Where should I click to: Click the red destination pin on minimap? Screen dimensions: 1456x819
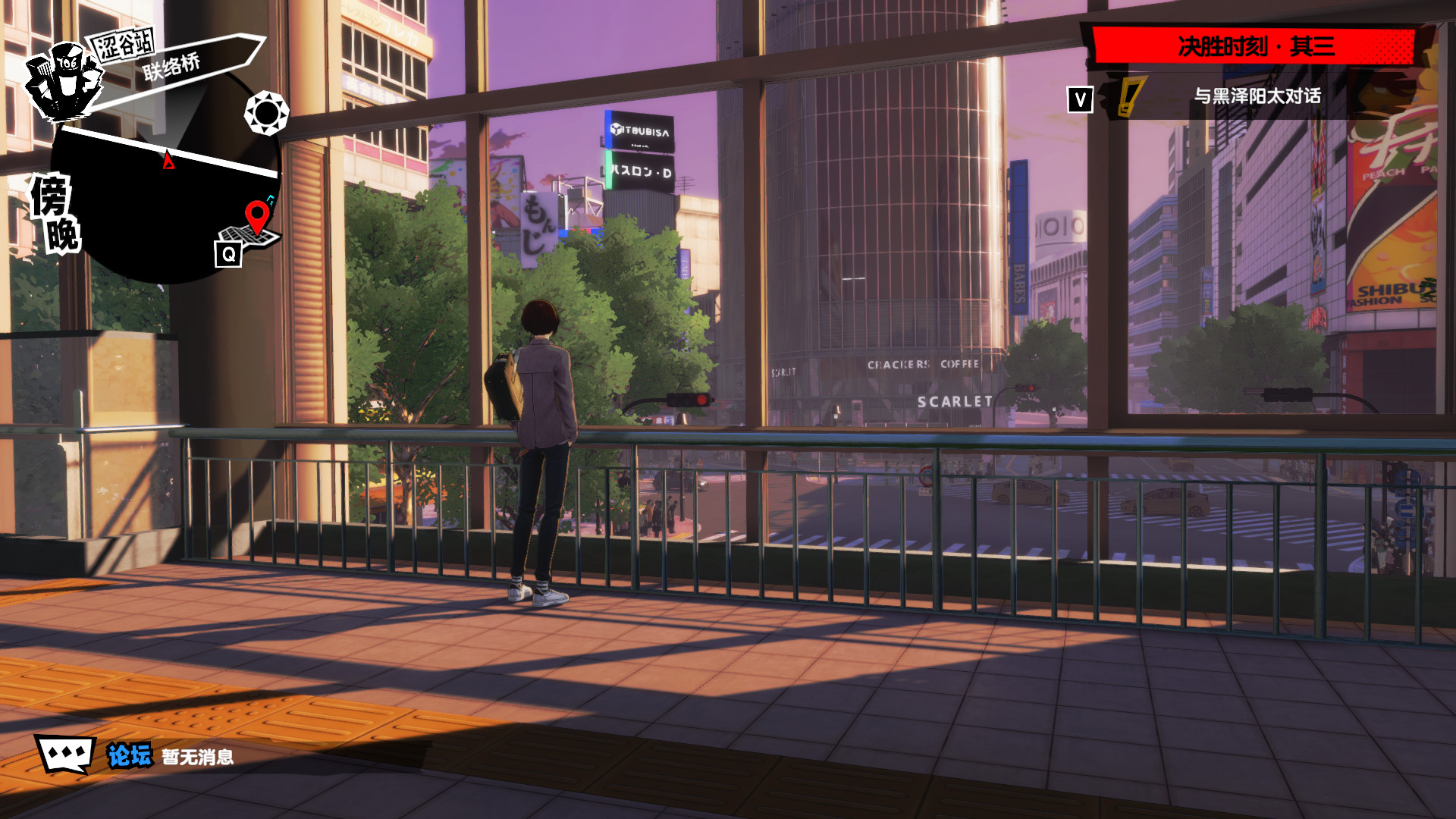(257, 216)
